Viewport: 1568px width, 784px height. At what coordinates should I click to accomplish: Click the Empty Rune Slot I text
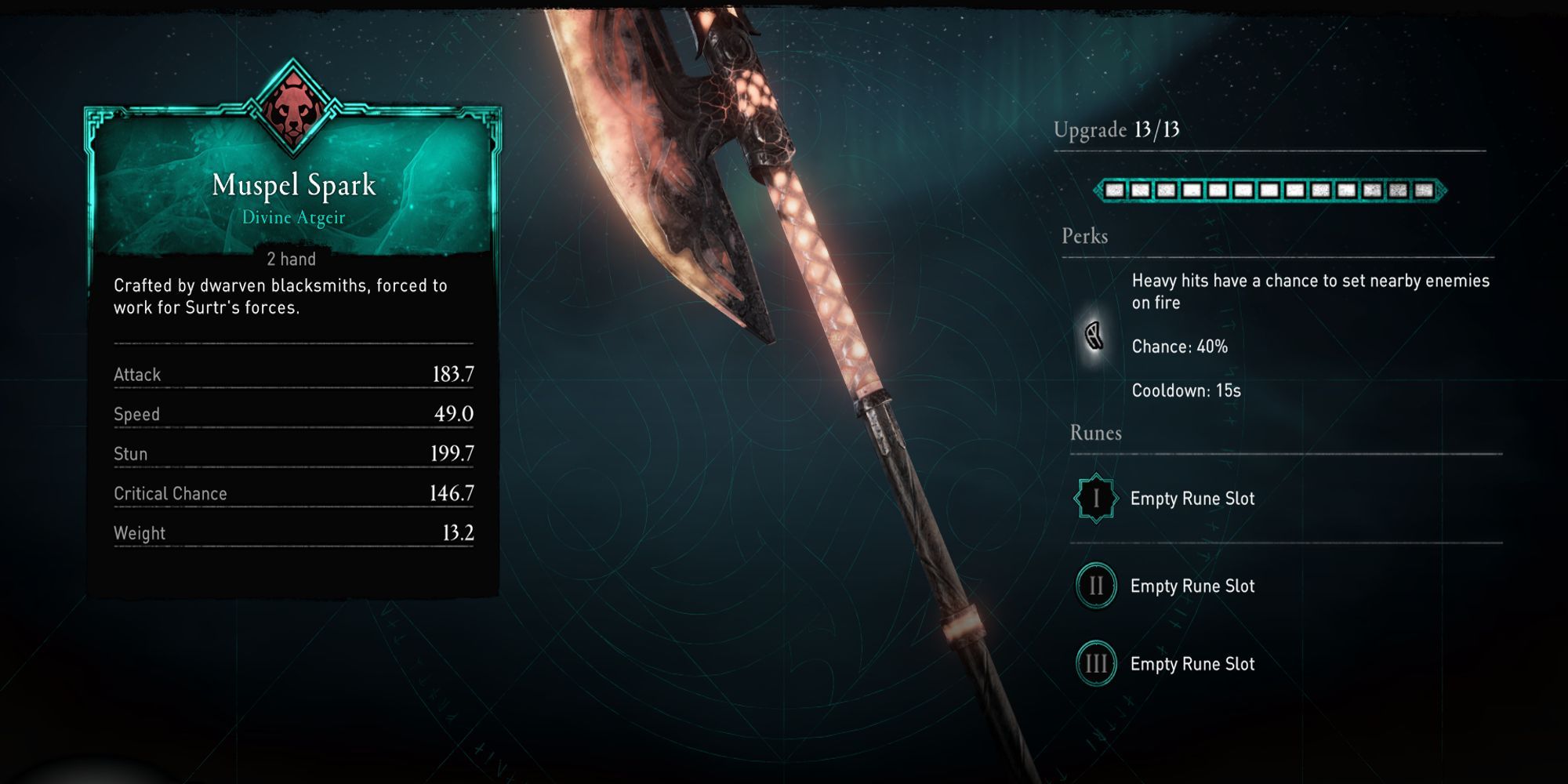pyautogui.click(x=1192, y=498)
